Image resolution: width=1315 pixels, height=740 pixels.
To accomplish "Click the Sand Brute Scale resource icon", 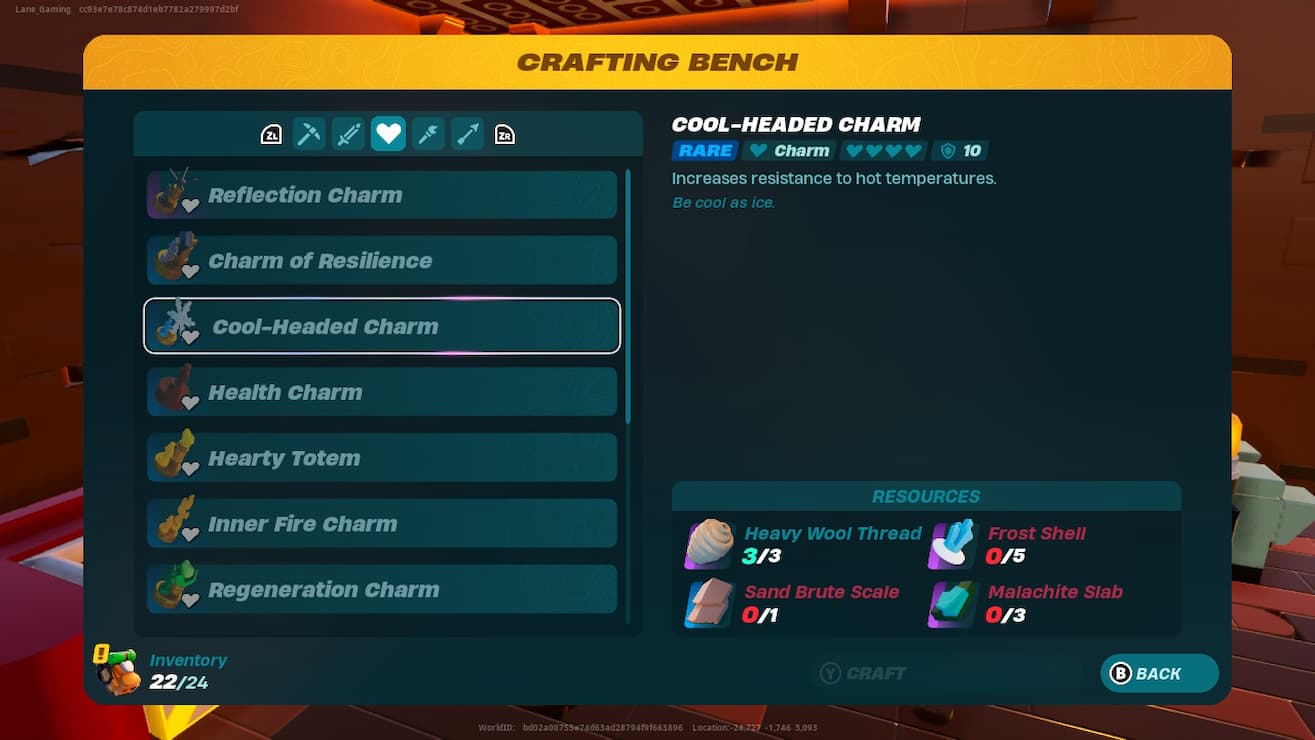I will tap(708, 602).
